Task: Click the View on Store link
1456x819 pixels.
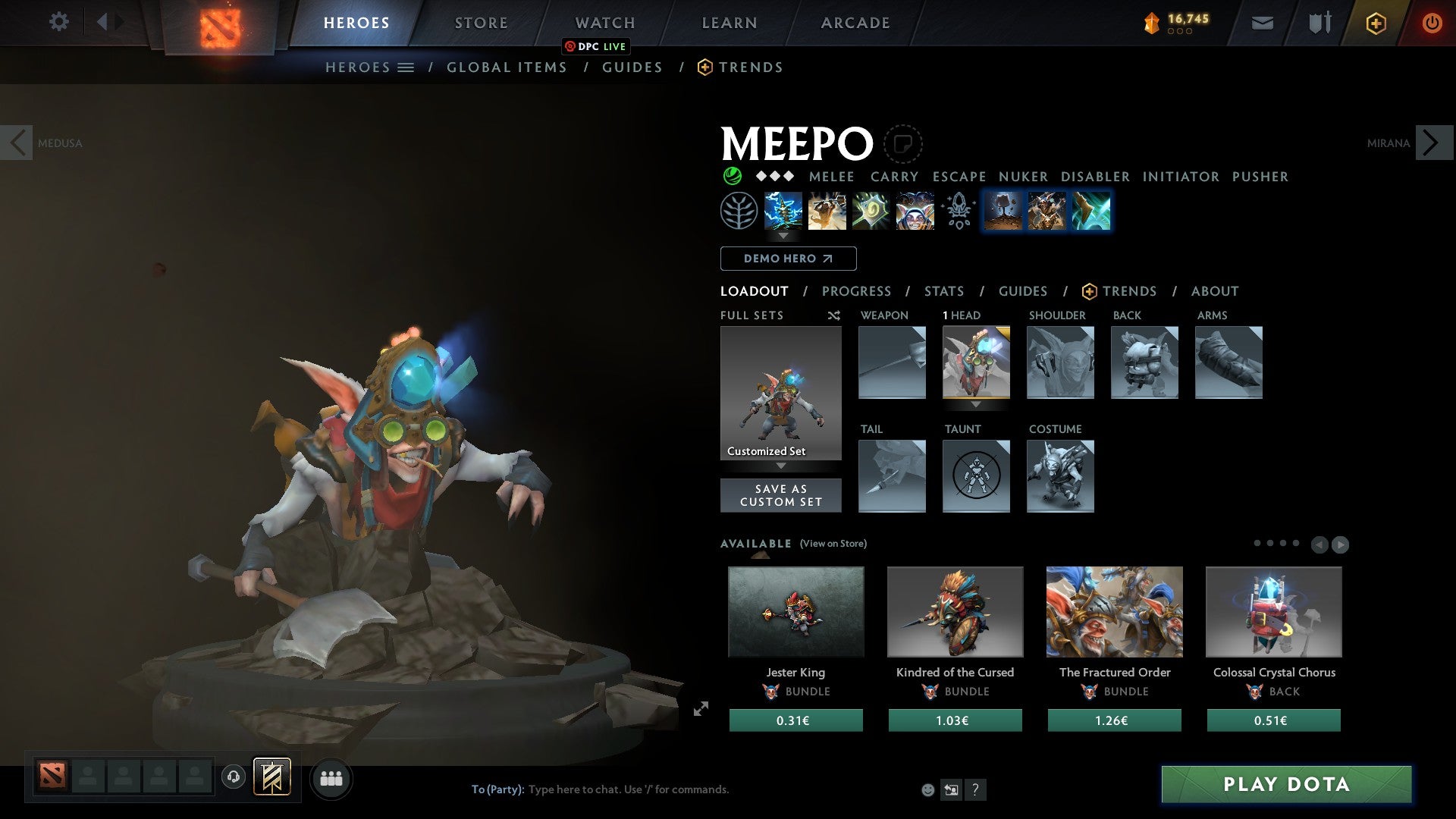Action: click(x=833, y=544)
